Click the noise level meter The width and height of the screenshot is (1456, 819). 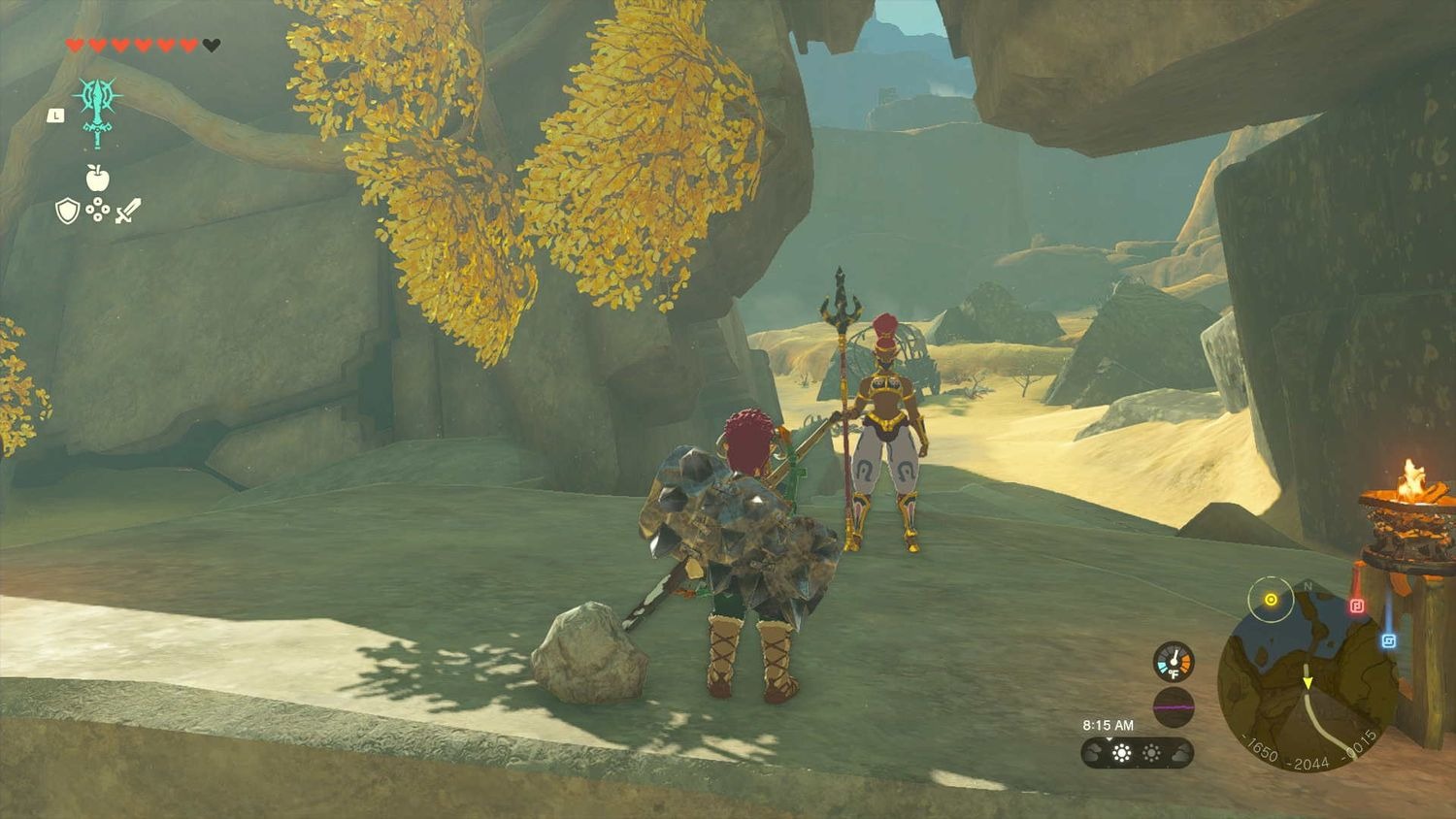(1173, 706)
